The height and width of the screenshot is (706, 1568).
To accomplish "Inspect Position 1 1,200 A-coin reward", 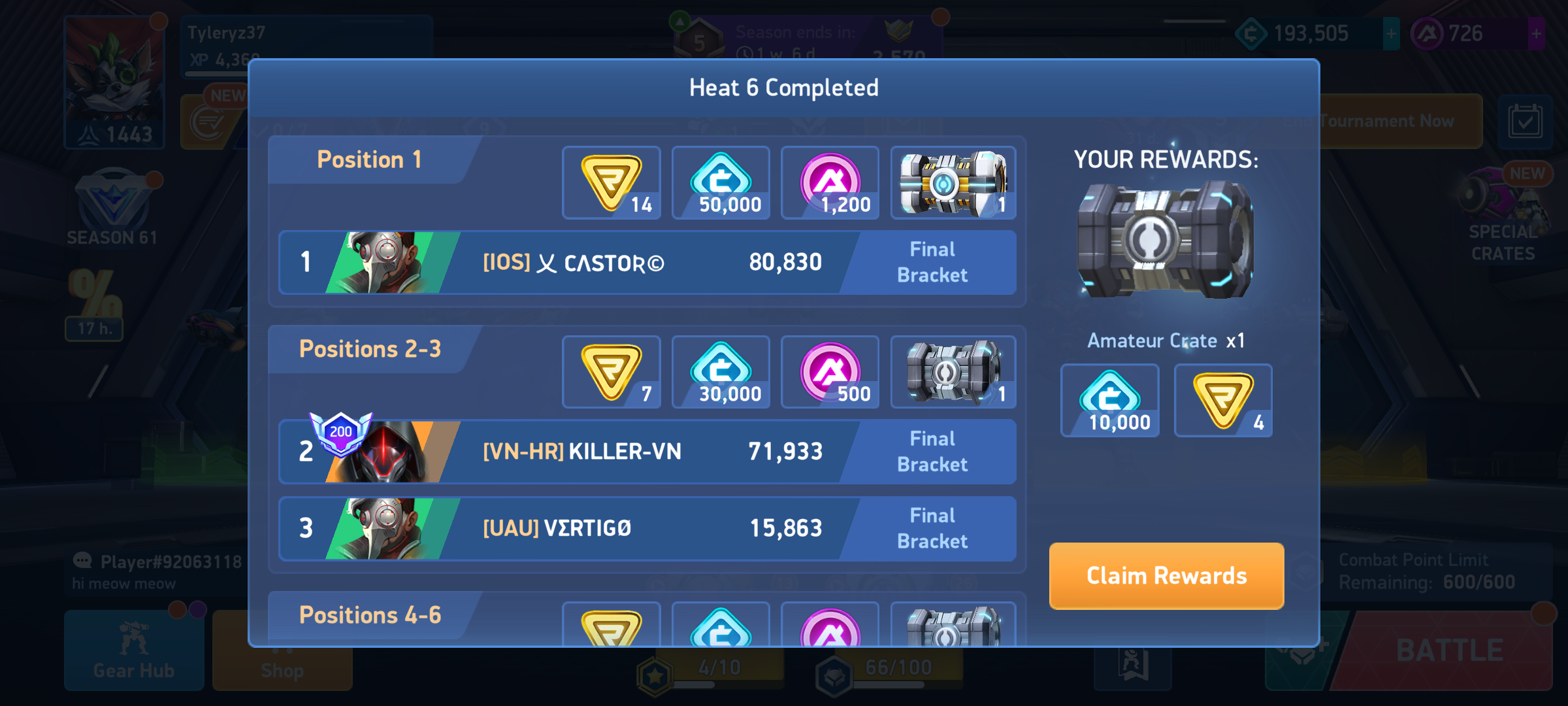I will point(830,183).
